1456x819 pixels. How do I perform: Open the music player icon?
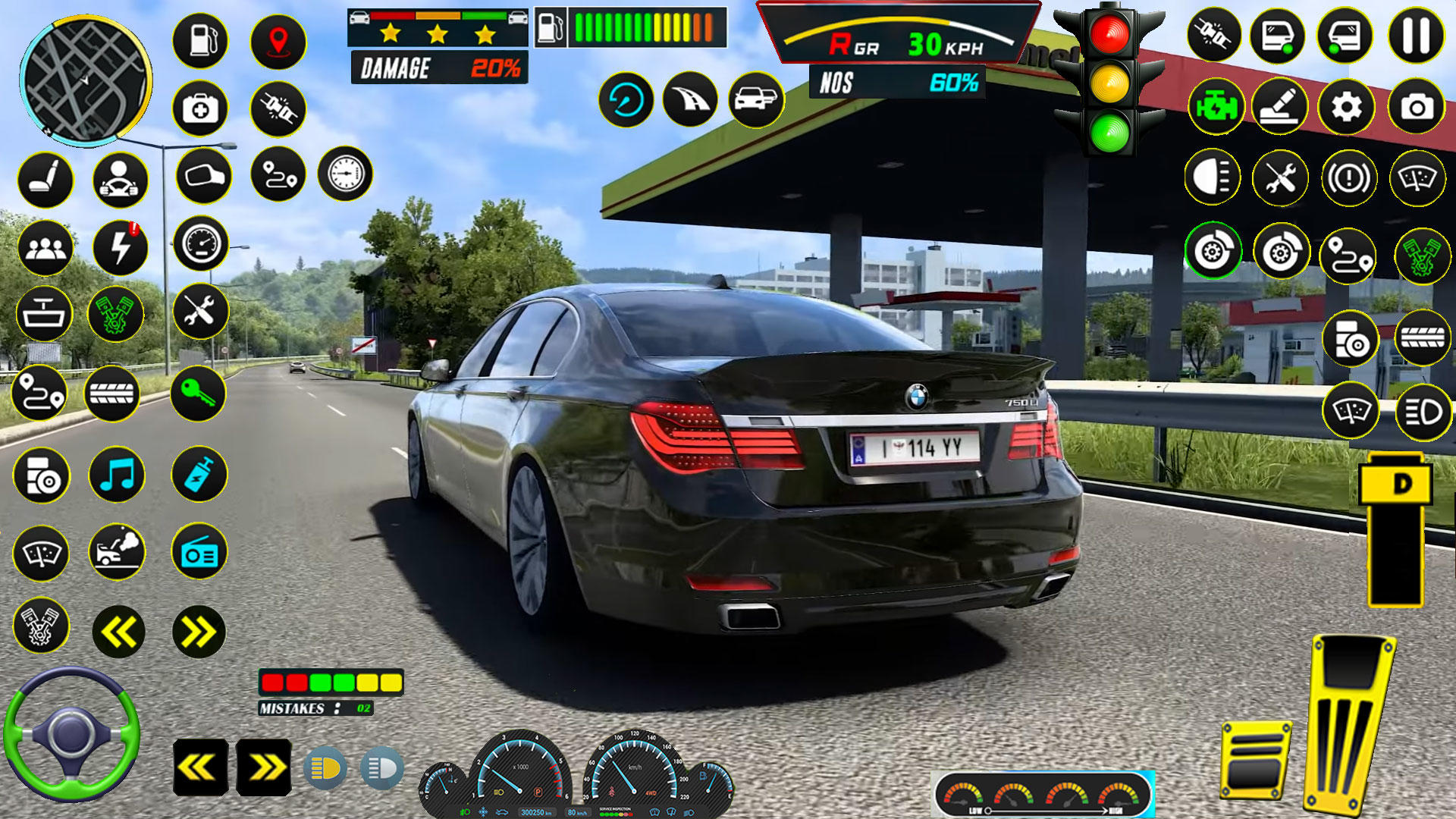[118, 475]
